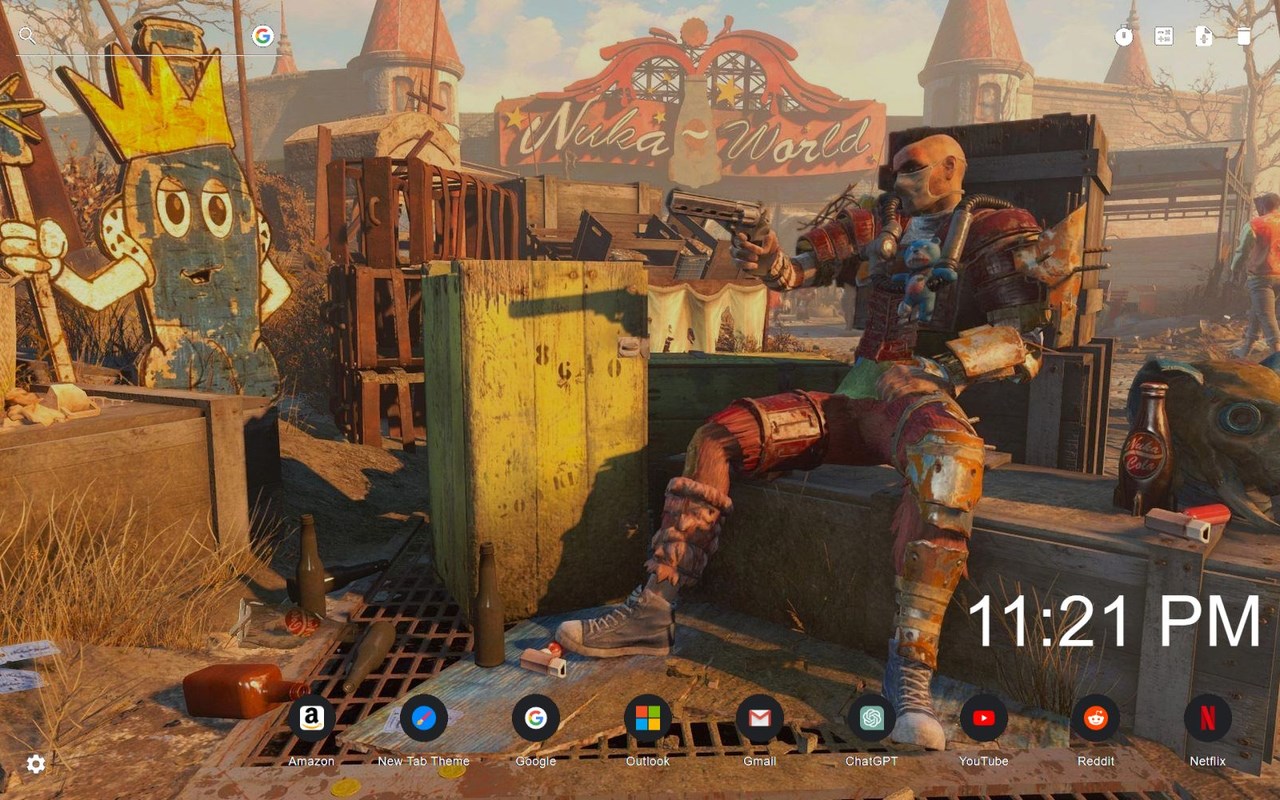
Task: Go to the Gmail shortcut
Action: (759, 718)
